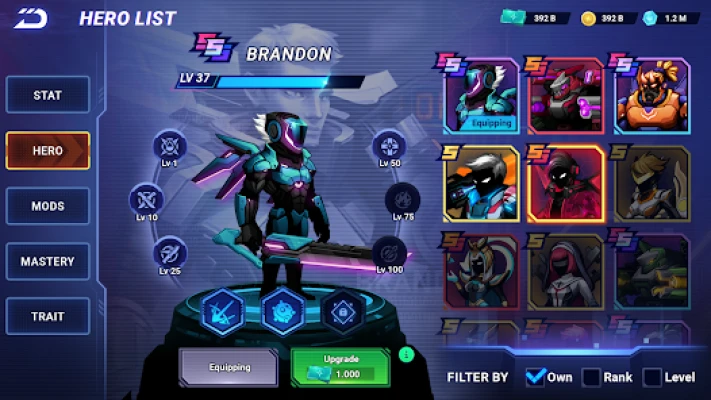Tap the green info icon near Upgrade

pyautogui.click(x=406, y=354)
